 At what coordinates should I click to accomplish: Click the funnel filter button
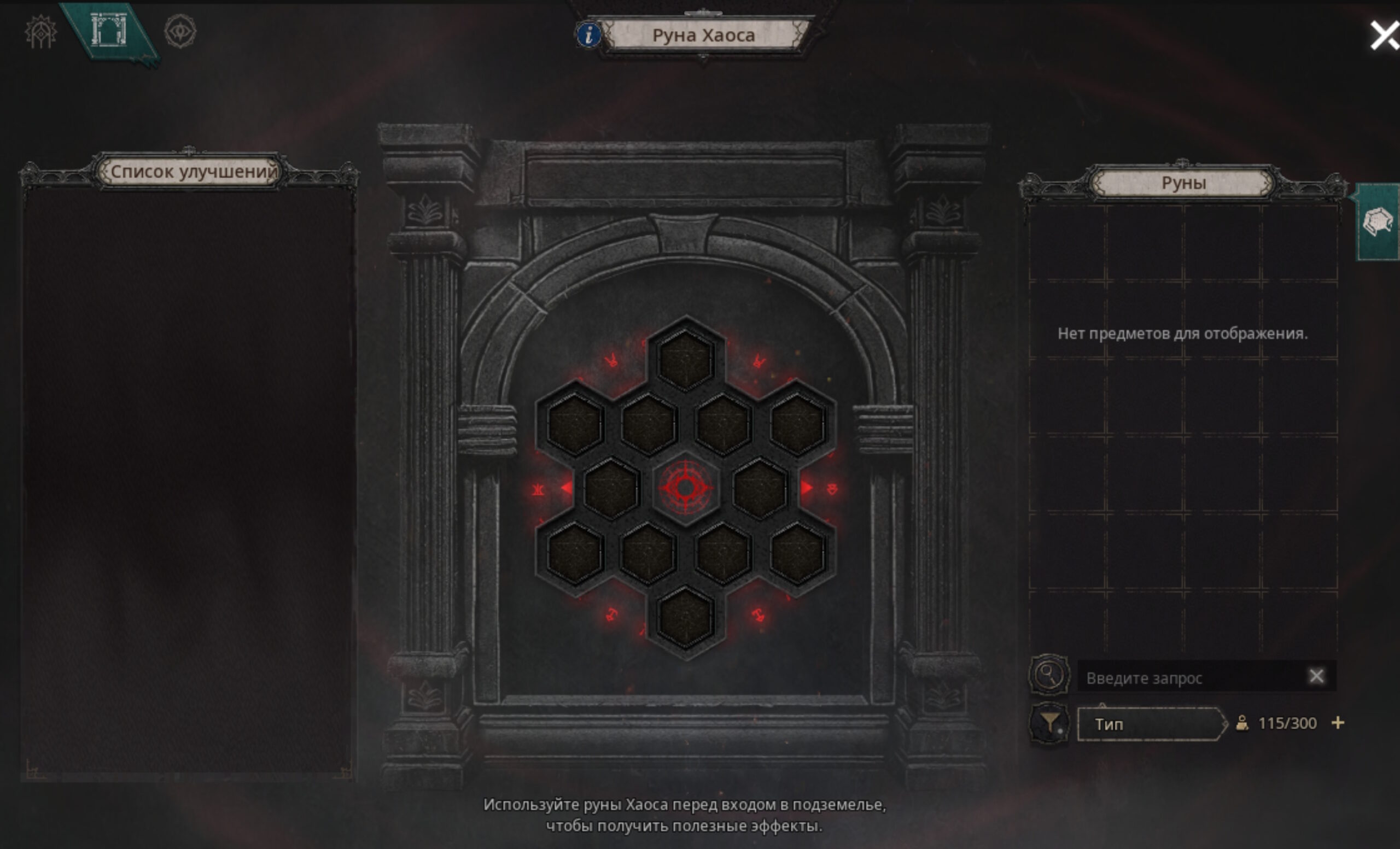point(1049,723)
